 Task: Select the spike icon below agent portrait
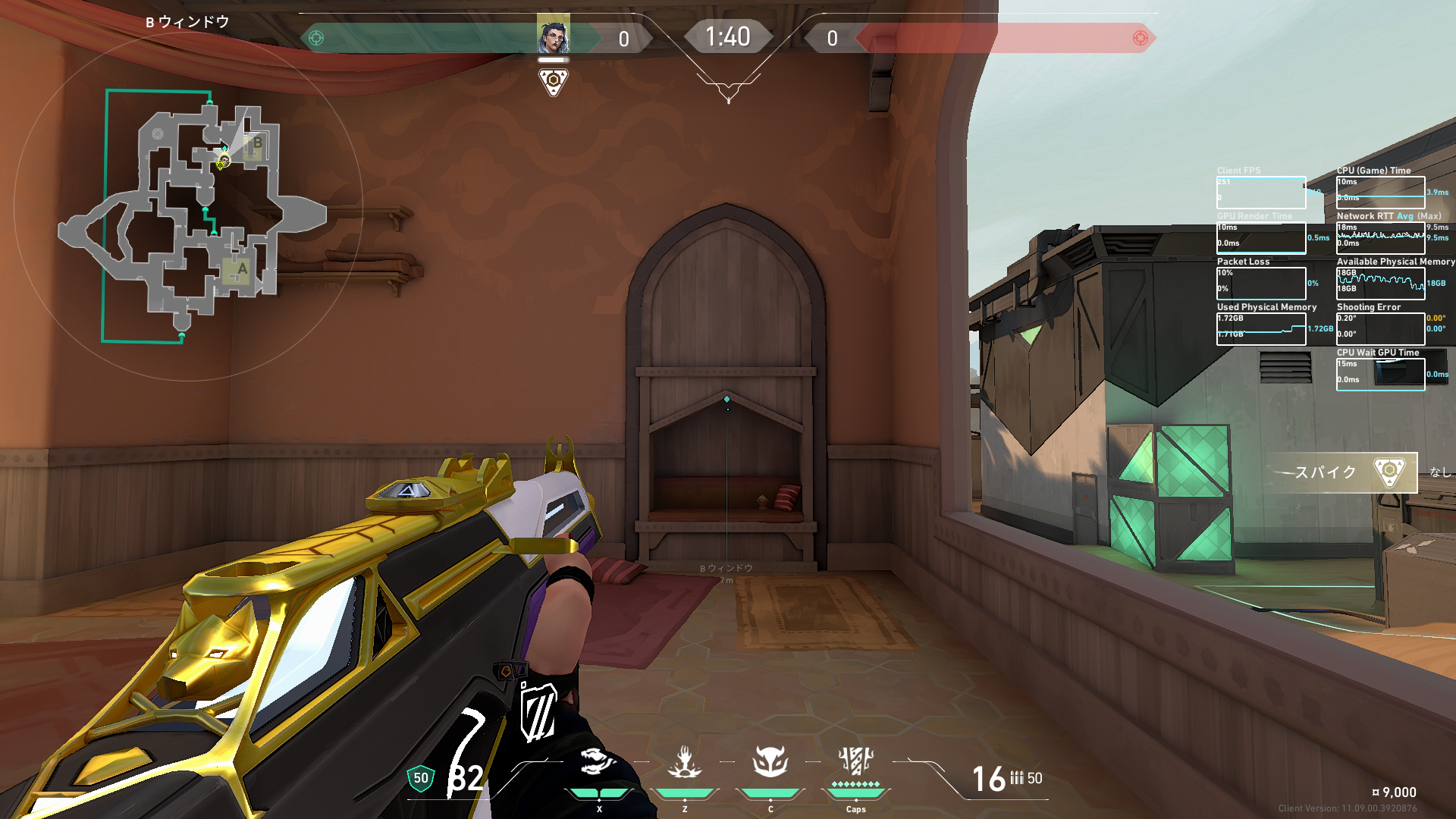pos(553,80)
